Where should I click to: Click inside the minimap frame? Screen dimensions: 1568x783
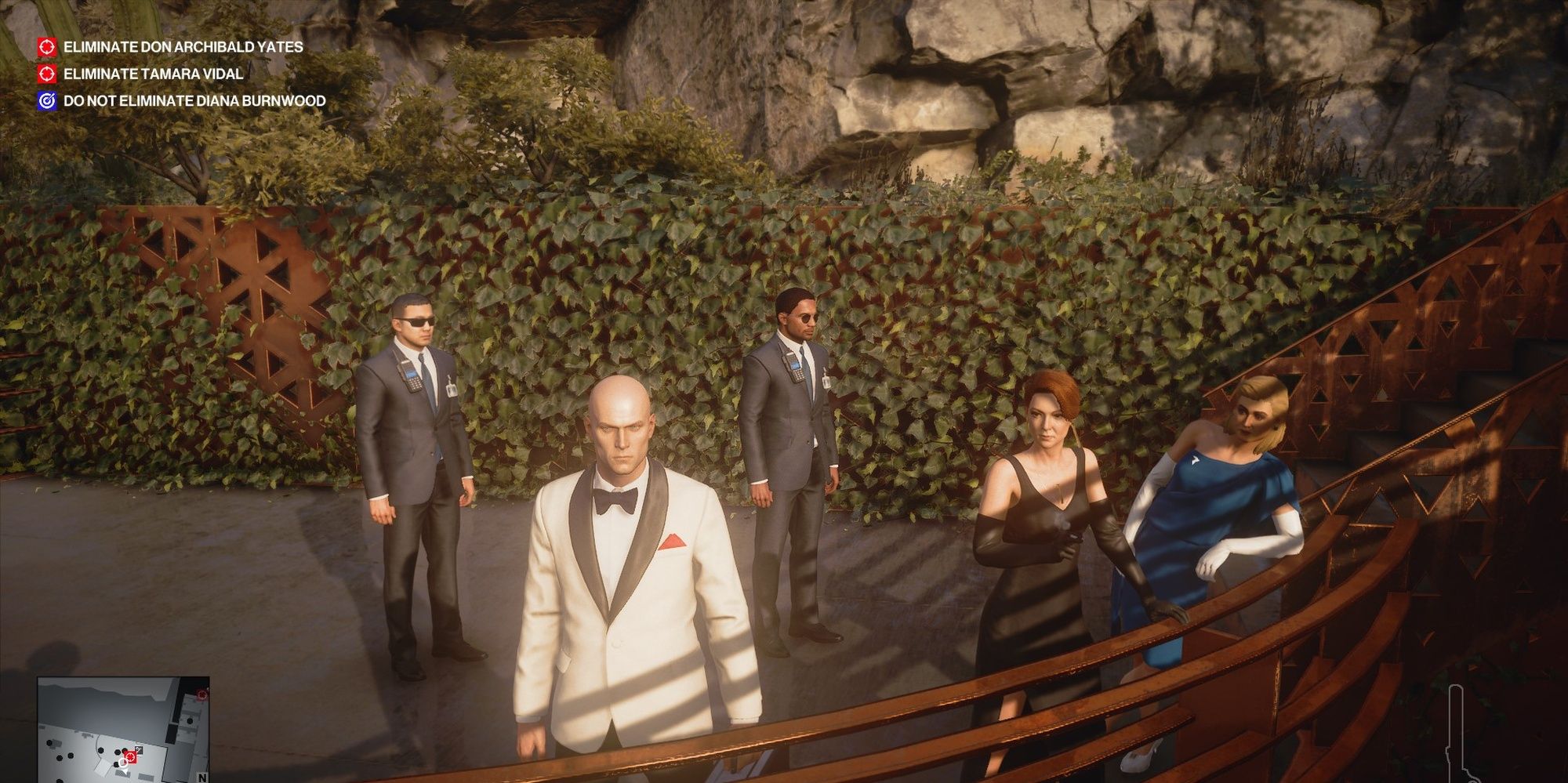tap(125, 729)
